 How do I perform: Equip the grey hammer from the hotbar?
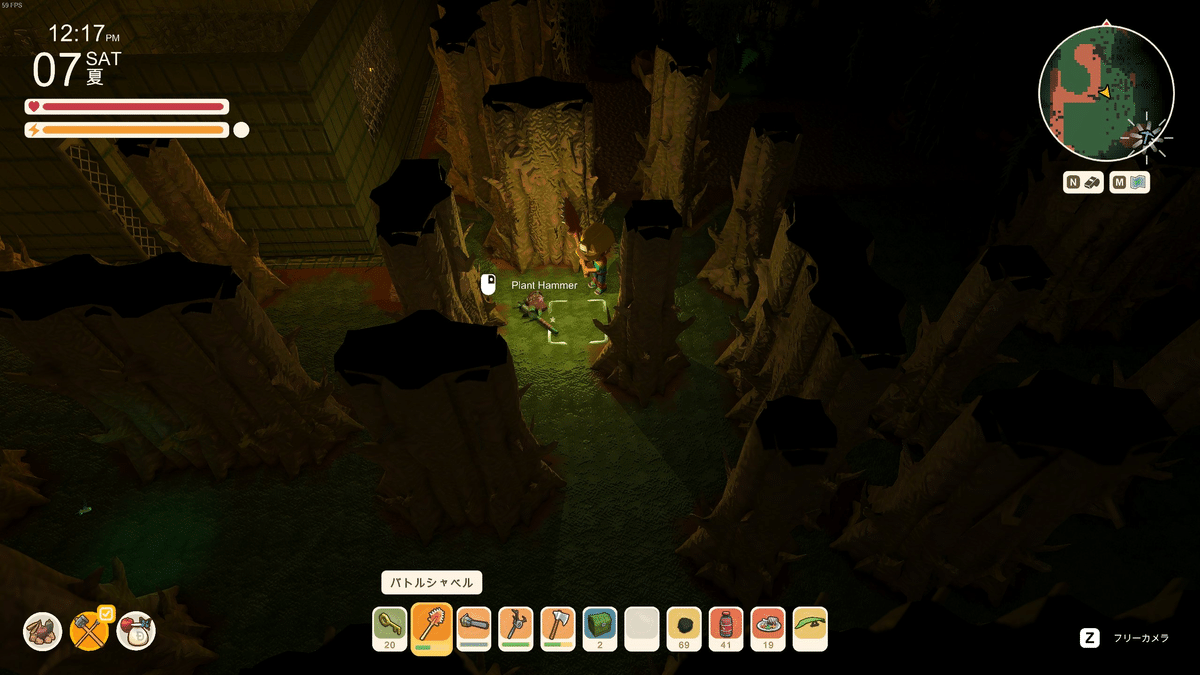point(474,627)
